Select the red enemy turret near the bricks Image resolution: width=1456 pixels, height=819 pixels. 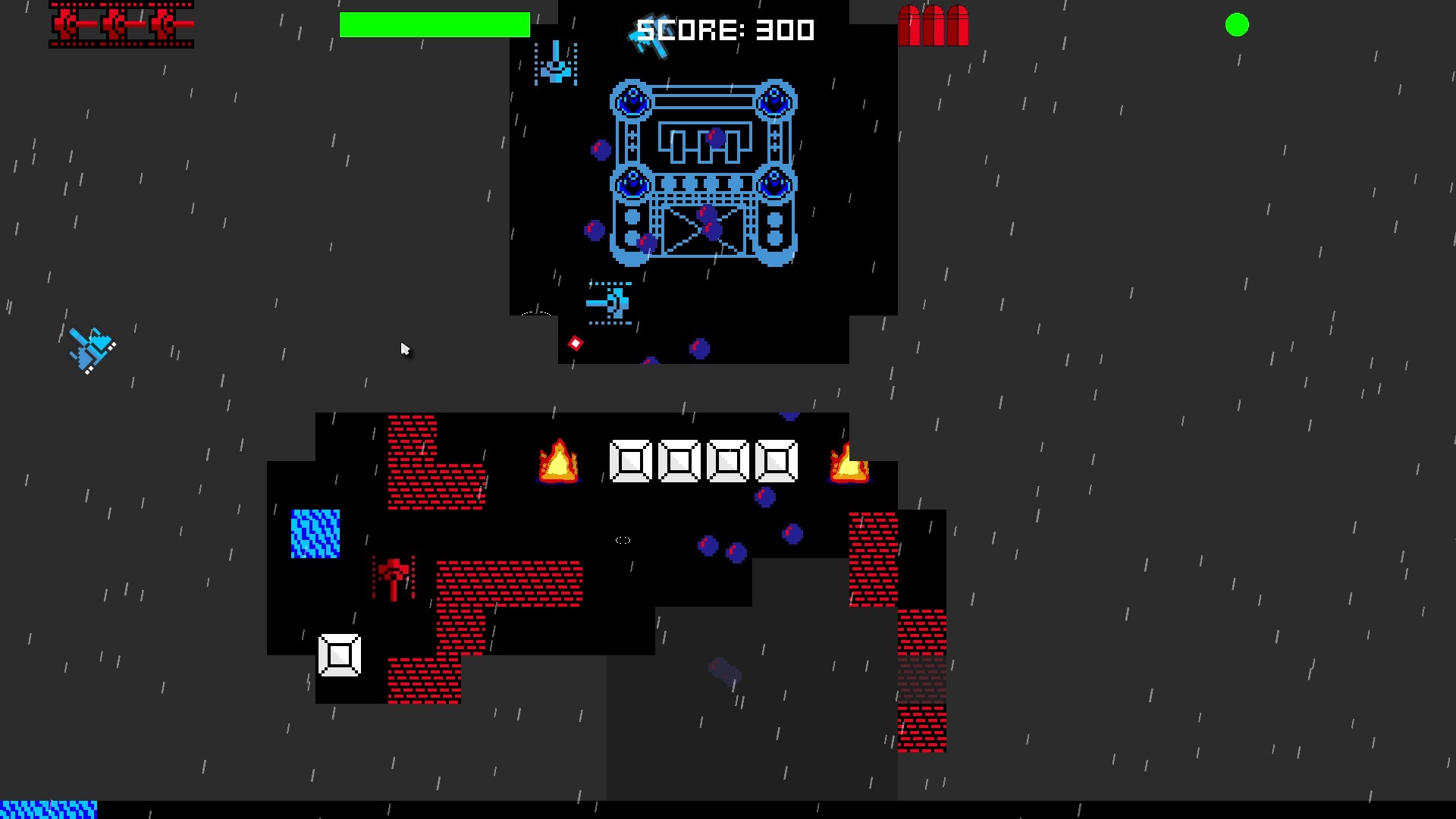click(393, 580)
